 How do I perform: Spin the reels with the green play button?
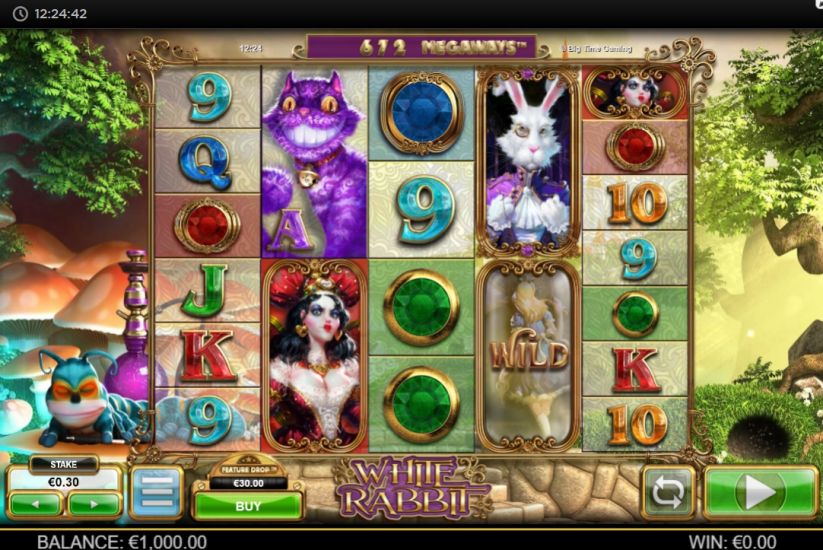tap(761, 492)
